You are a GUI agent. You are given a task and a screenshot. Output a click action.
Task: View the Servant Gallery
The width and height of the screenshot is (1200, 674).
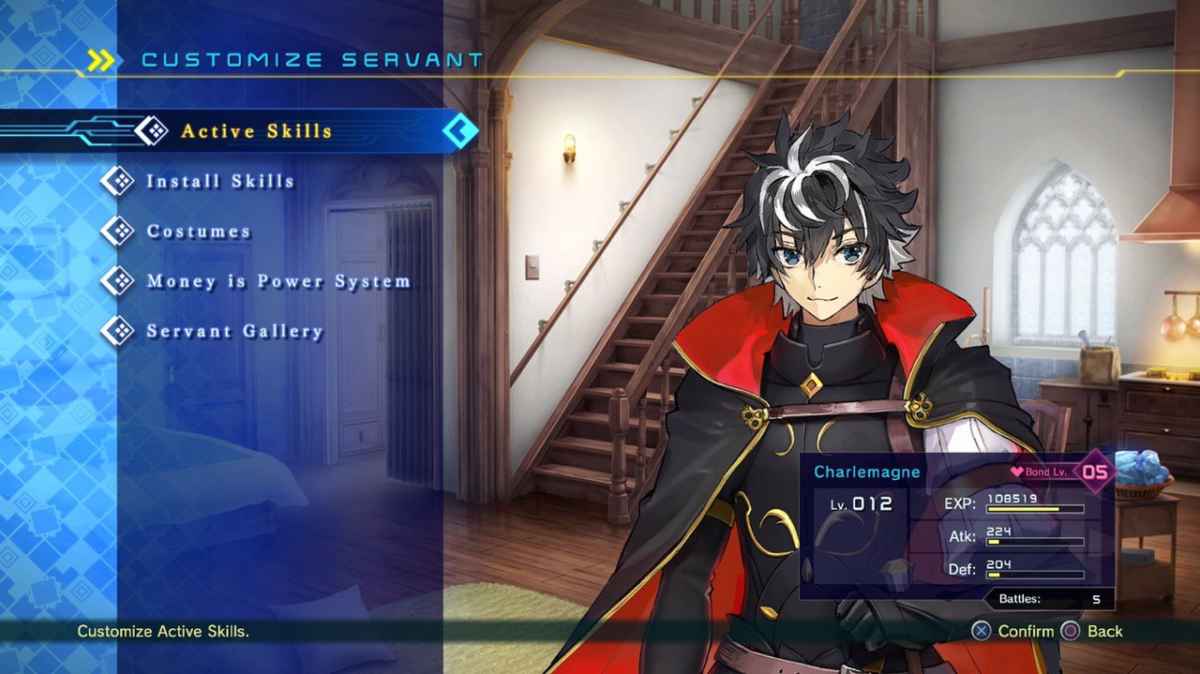[234, 331]
